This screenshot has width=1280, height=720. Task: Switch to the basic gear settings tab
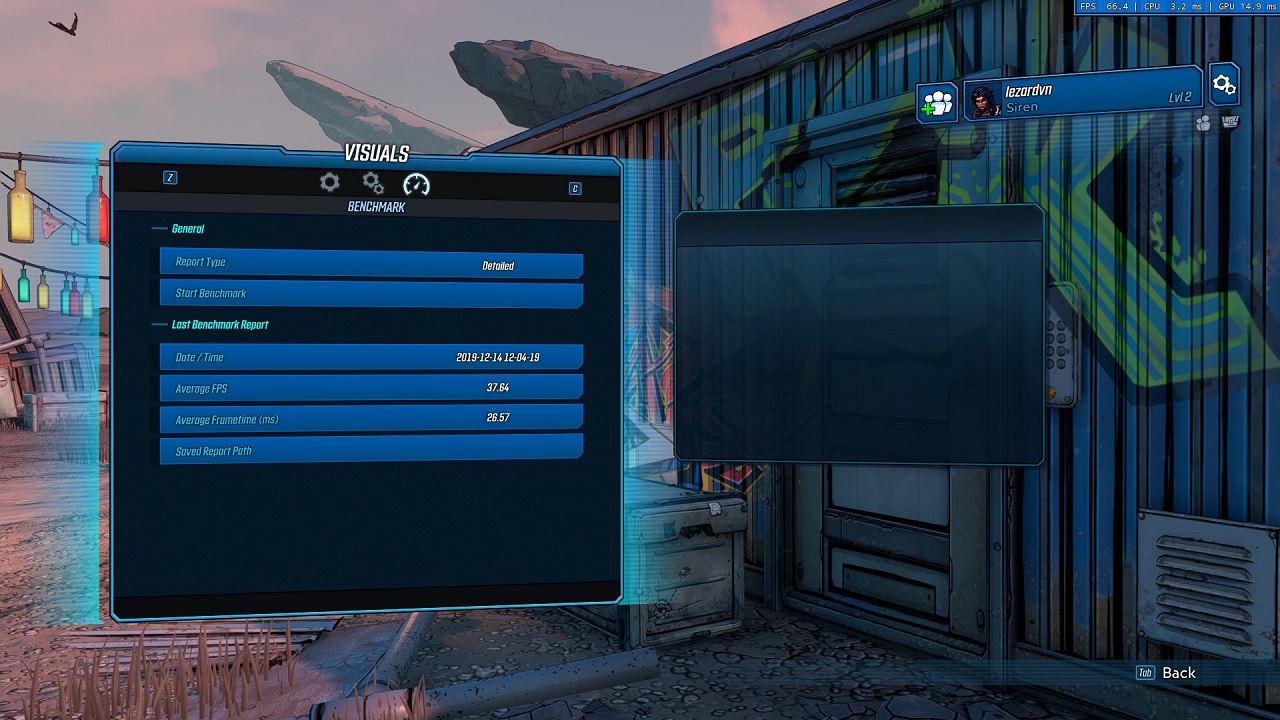(x=329, y=182)
